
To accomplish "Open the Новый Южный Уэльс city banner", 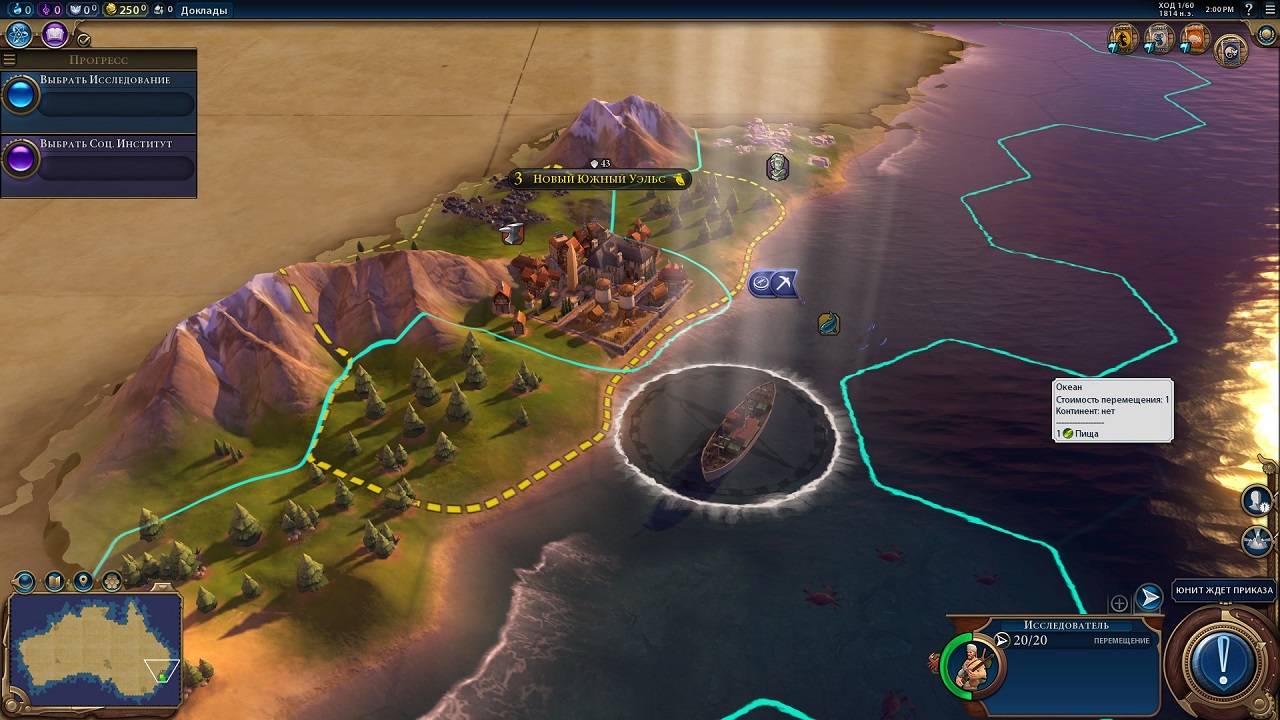I will click(600, 179).
